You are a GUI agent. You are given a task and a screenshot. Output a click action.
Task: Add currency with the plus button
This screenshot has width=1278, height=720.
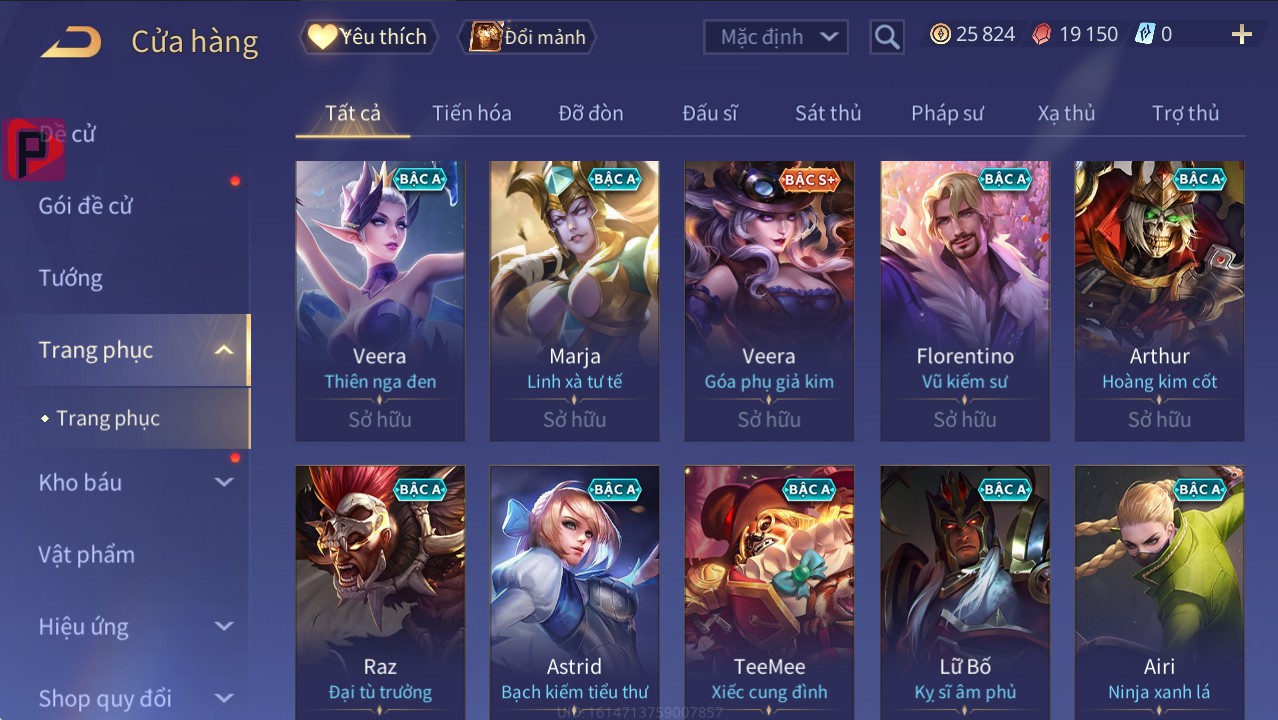point(1241,35)
